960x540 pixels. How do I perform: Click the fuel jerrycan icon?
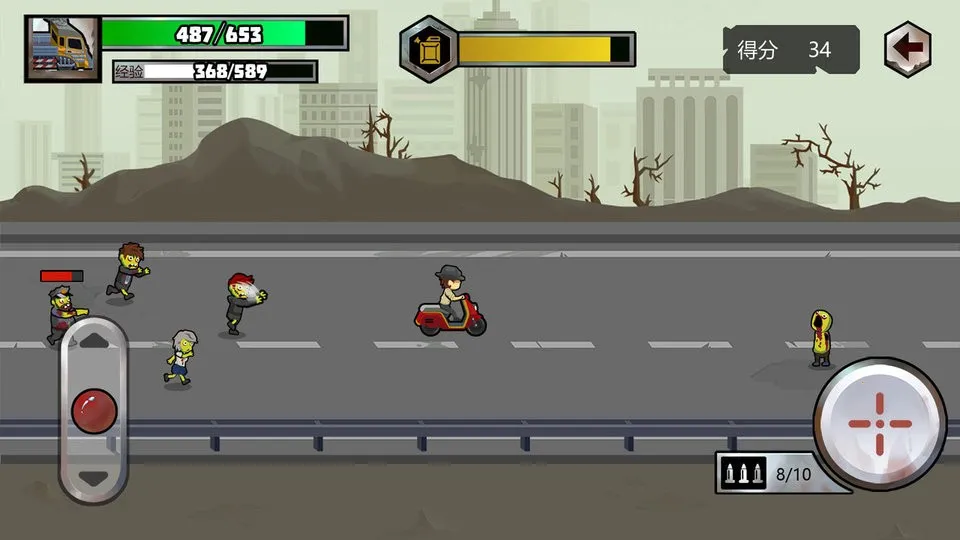429,49
